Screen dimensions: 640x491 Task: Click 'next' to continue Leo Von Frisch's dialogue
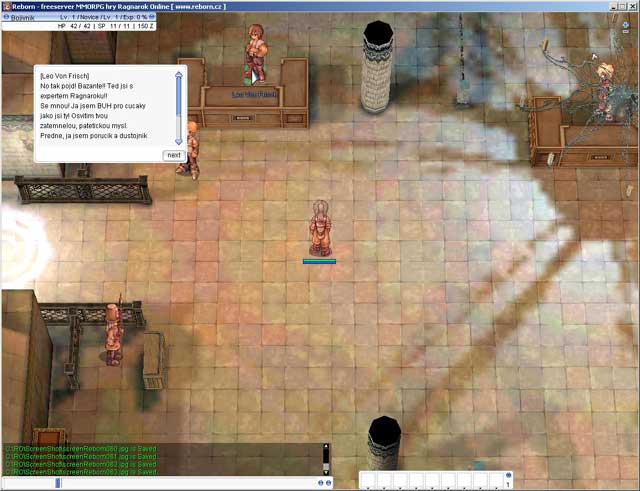pos(174,155)
